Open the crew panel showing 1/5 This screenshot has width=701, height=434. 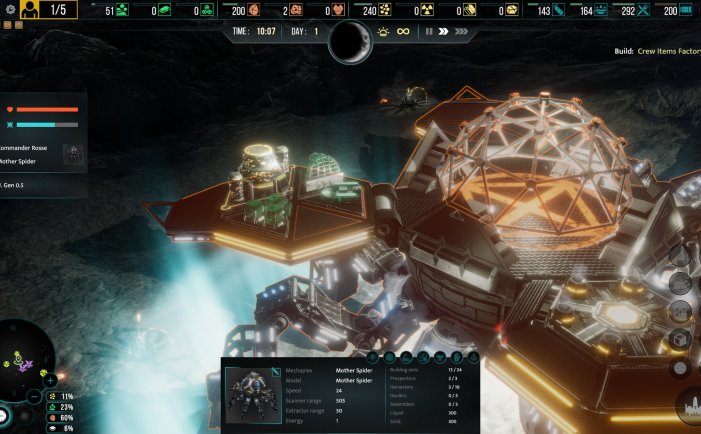pos(44,10)
